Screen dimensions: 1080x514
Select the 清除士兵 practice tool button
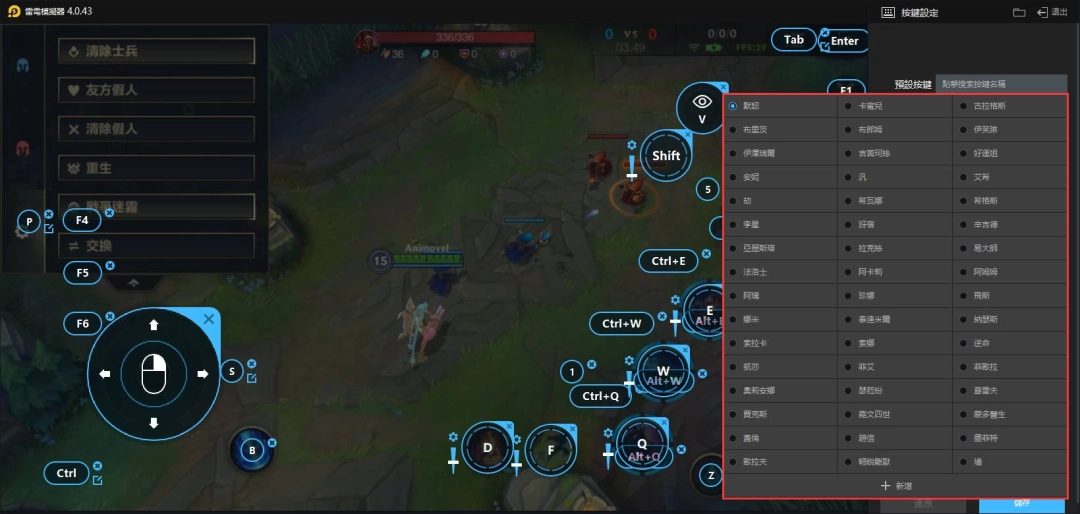[156, 51]
